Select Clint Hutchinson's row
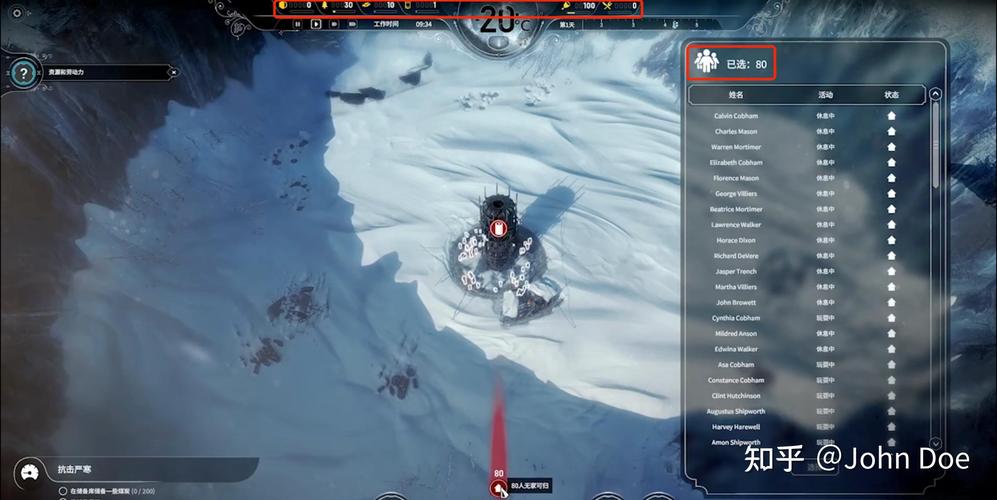997x500 pixels. point(736,396)
